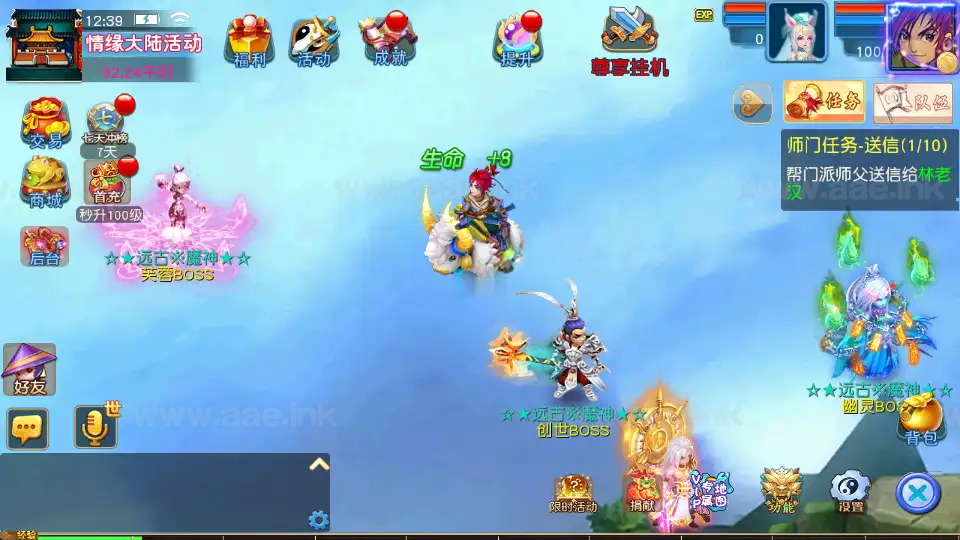Tap the microphone voice chat button
This screenshot has height=540, width=960.
coord(96,428)
